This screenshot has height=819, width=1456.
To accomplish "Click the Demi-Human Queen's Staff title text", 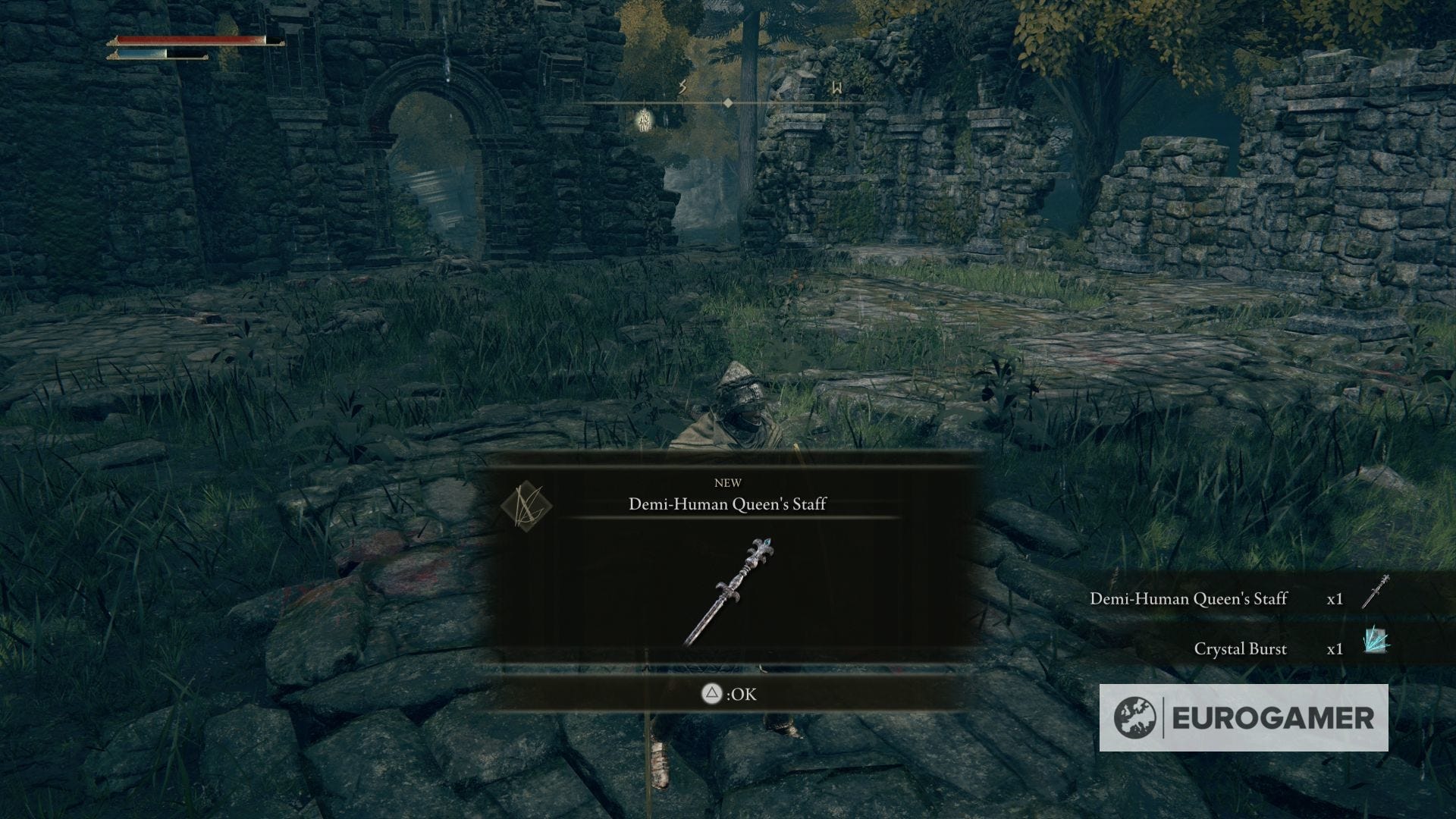I will (728, 503).
